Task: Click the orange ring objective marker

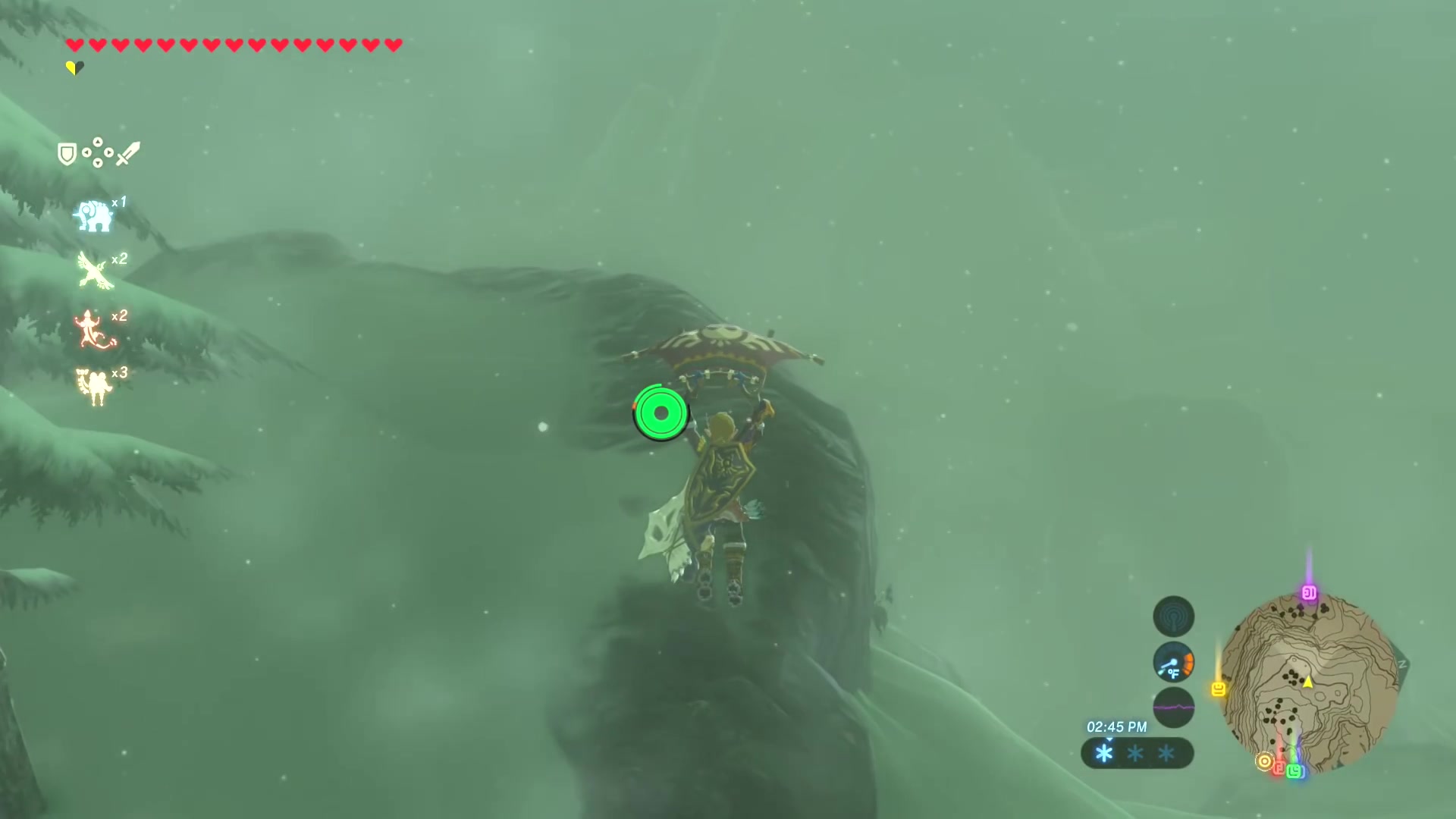Action: (1264, 761)
